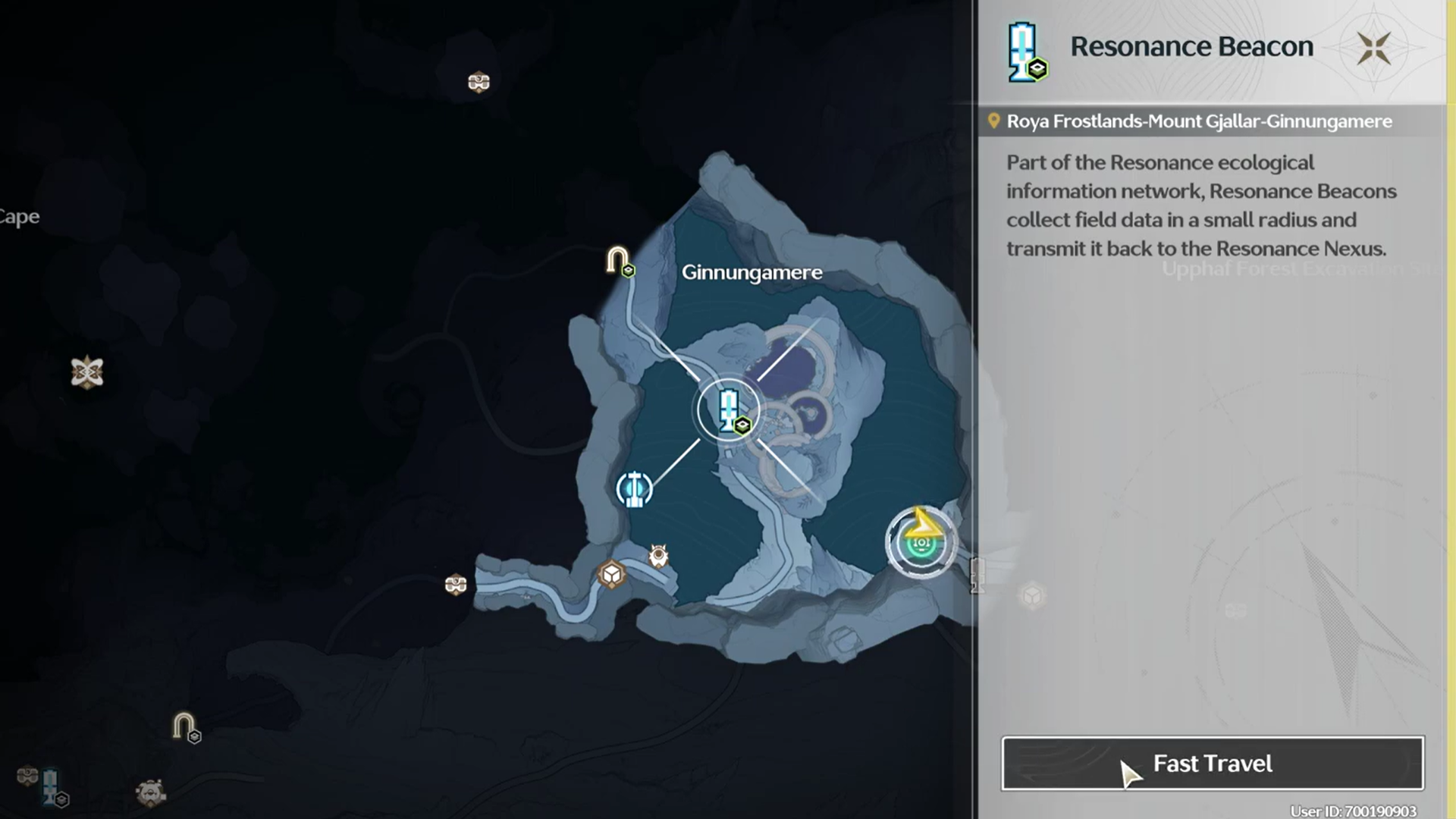The image size is (1456, 819).
Task: Select the highlighted Resonance Beacon marker on the map
Action: point(728,409)
